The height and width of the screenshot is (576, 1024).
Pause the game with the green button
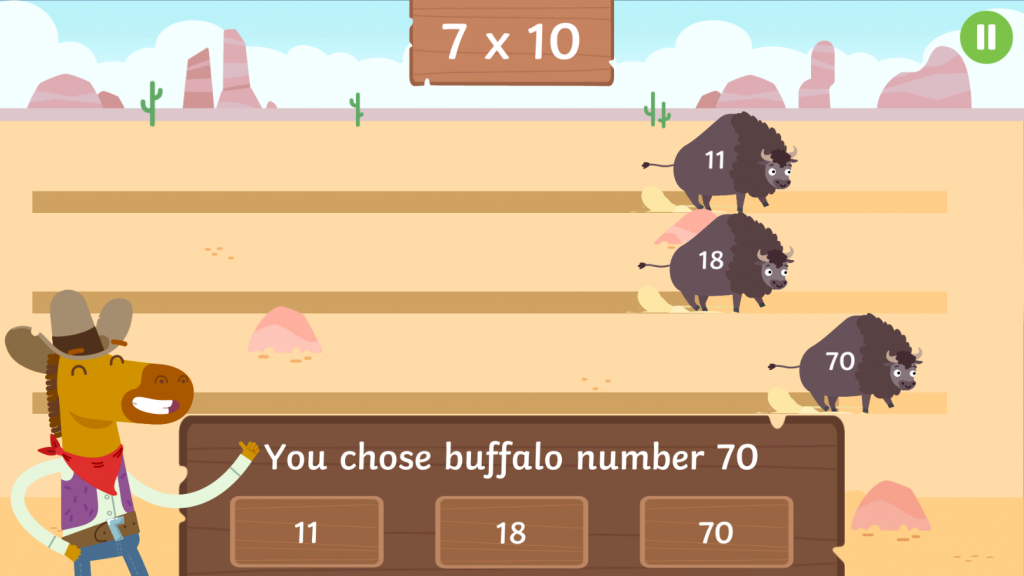(985, 36)
